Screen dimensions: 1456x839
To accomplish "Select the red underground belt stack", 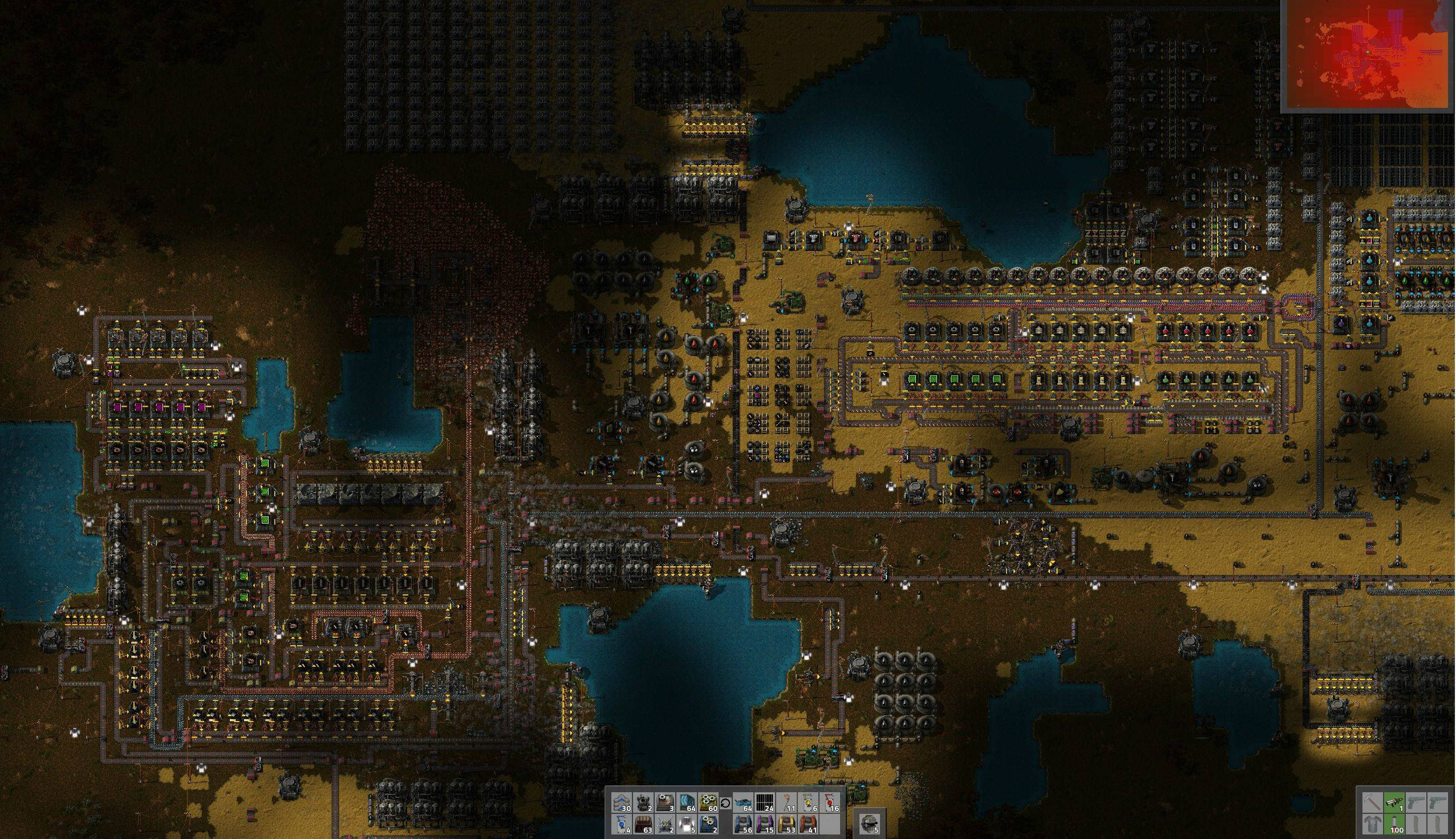I will pos(809,824).
